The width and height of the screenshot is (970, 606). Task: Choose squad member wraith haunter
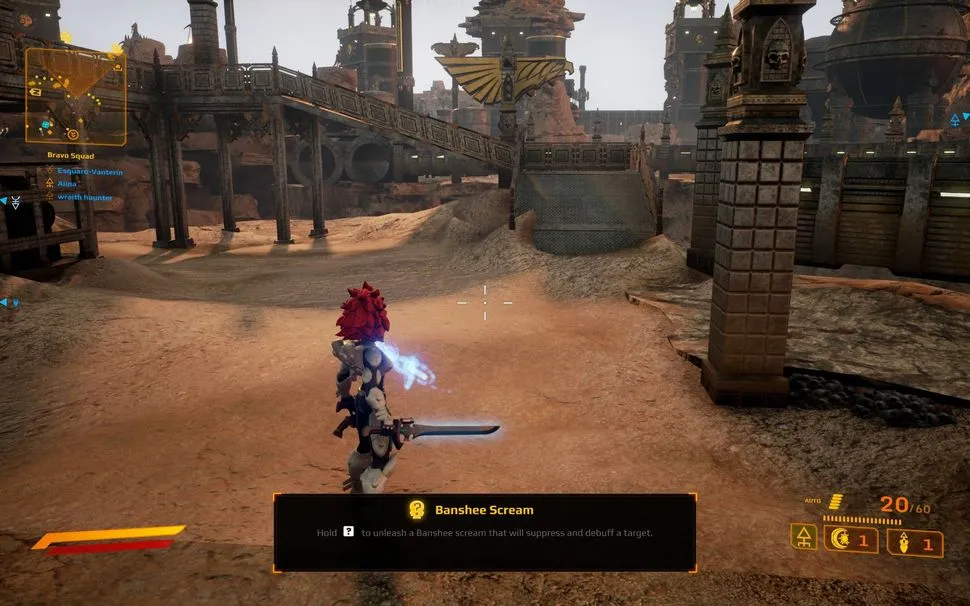[84, 198]
